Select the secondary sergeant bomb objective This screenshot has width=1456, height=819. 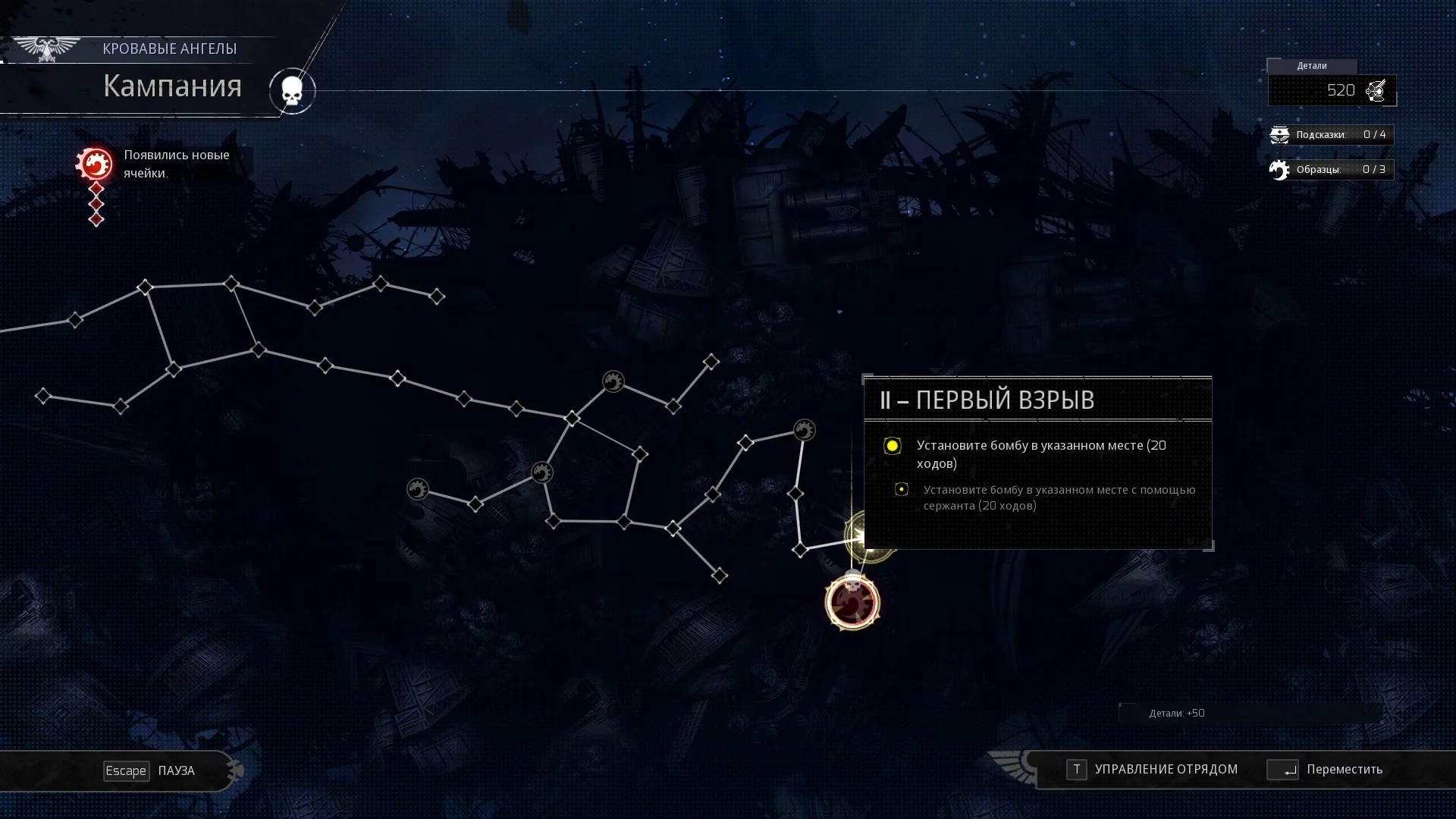pos(1058,497)
